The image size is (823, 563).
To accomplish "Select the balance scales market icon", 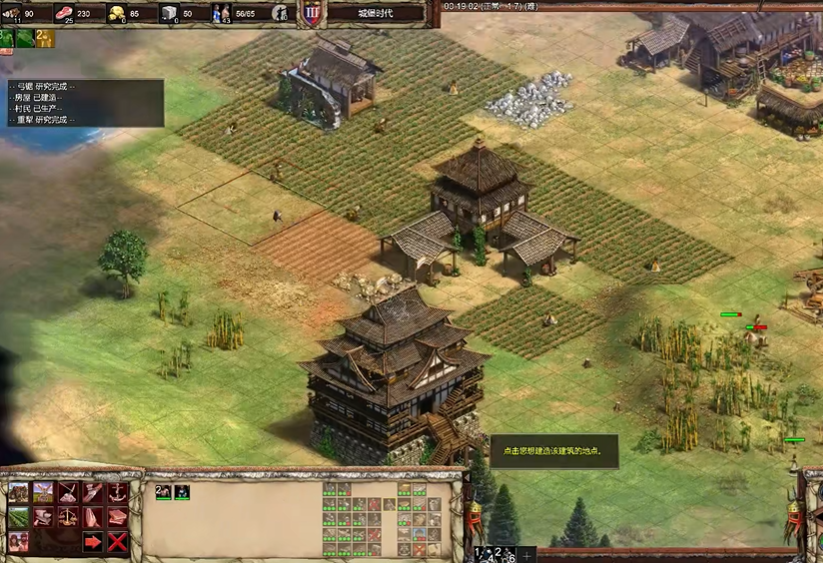I will pyautogui.click(x=68, y=517).
